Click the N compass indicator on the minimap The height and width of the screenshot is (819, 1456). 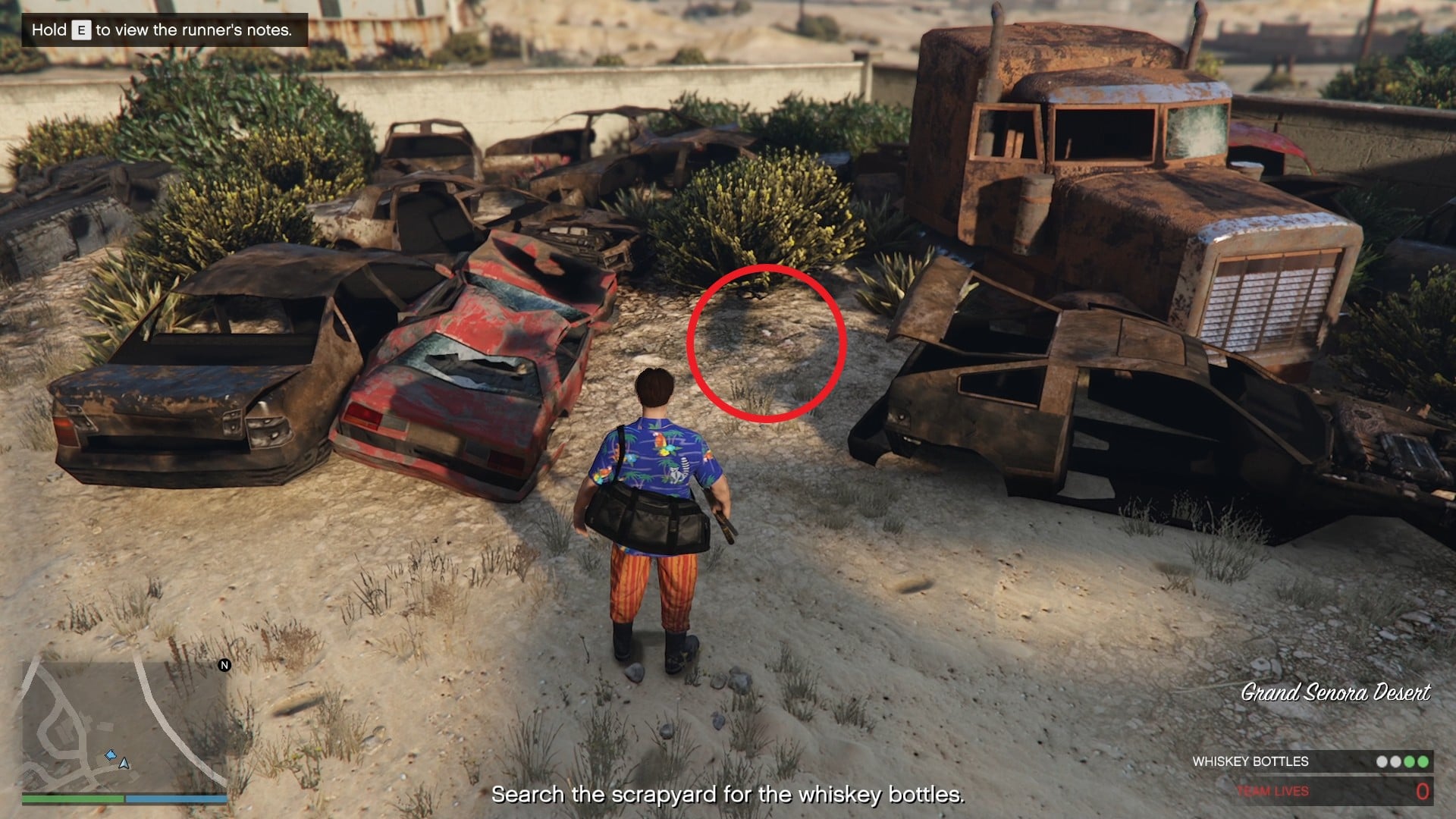click(x=224, y=666)
